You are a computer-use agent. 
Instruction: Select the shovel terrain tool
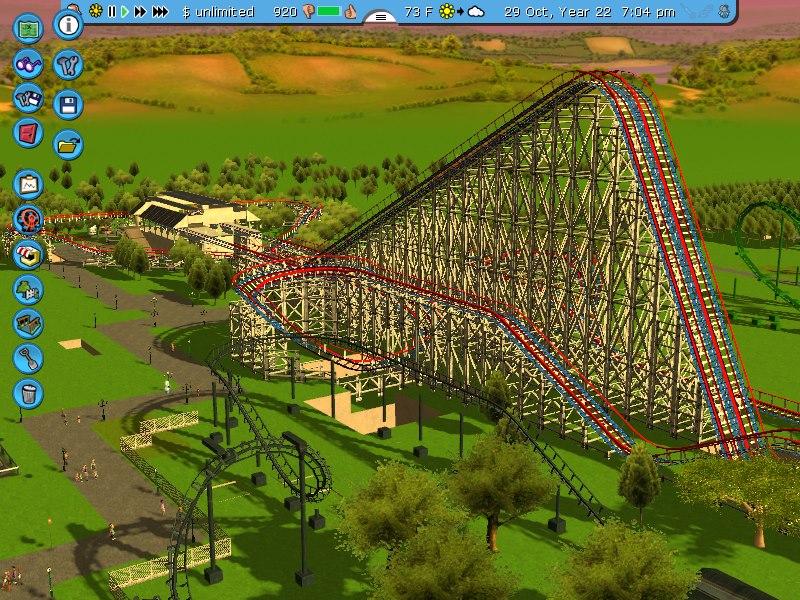coord(29,357)
